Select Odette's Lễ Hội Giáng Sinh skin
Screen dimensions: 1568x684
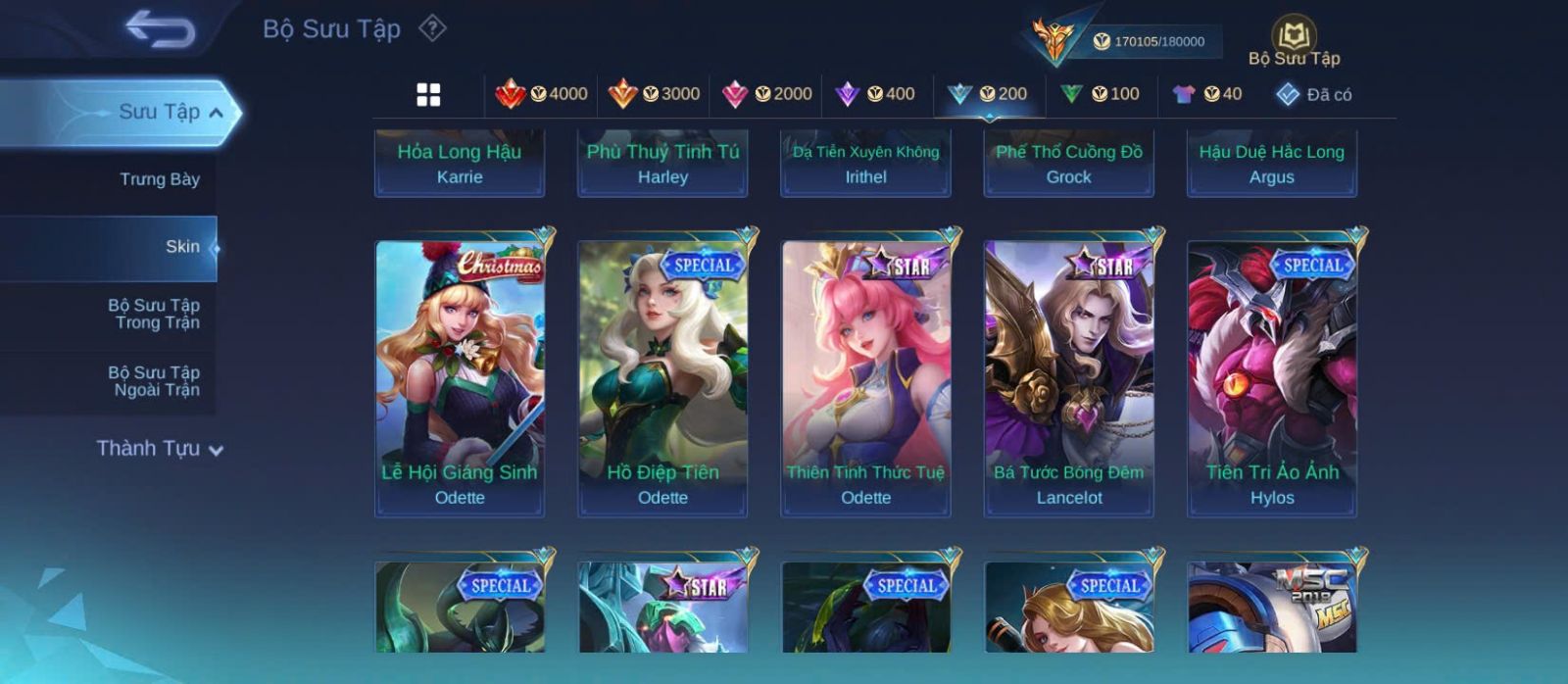tap(460, 377)
